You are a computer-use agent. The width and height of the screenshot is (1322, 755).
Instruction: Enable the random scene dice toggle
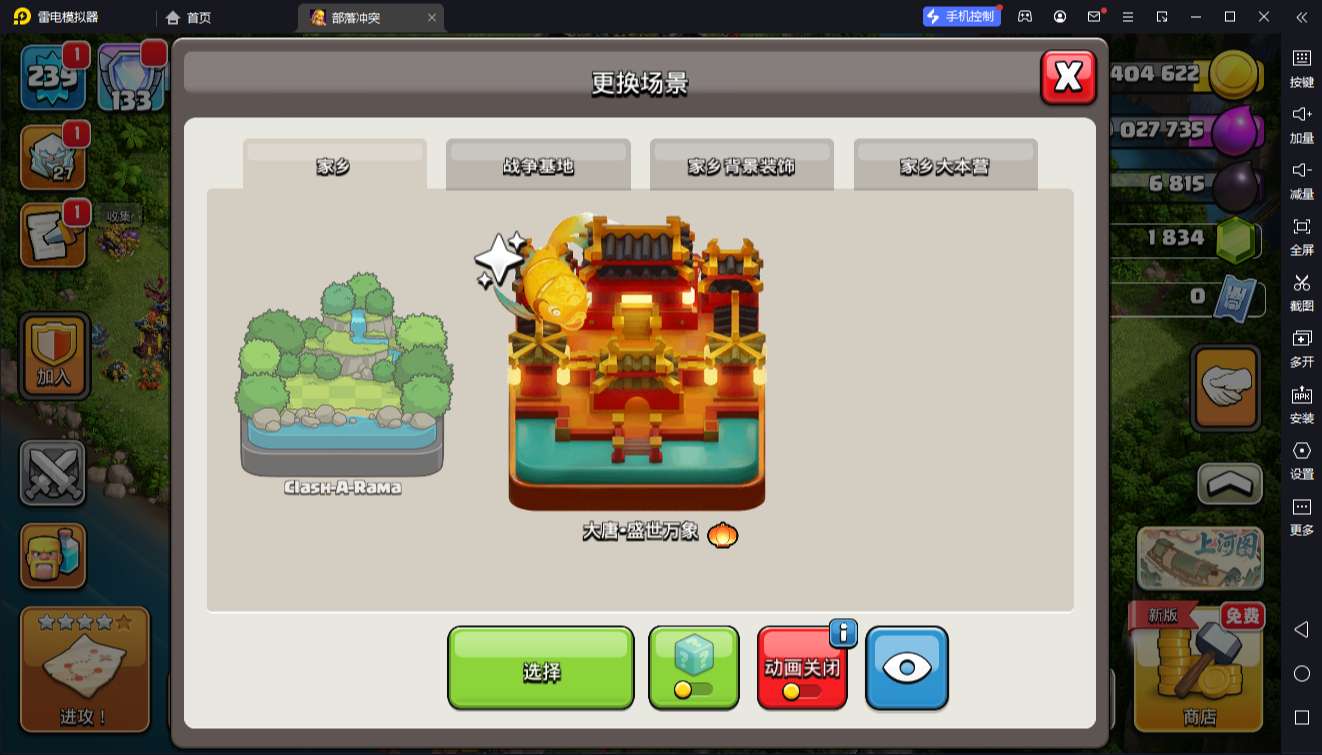pos(694,666)
